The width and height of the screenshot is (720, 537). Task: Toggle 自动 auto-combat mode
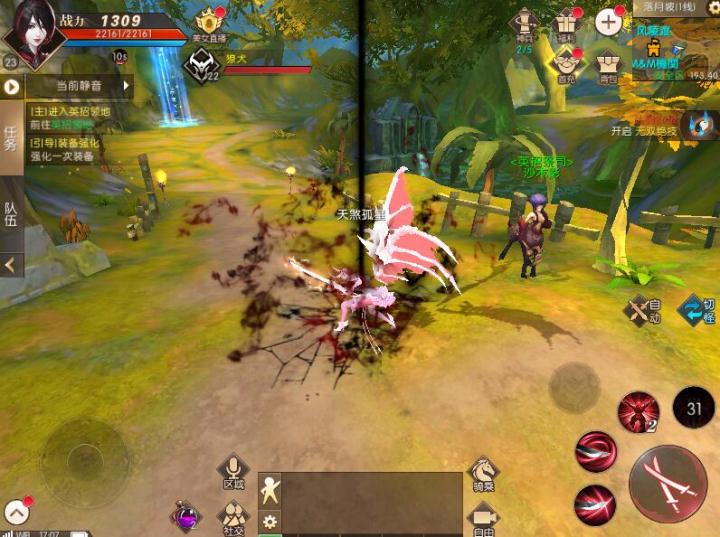[641, 311]
